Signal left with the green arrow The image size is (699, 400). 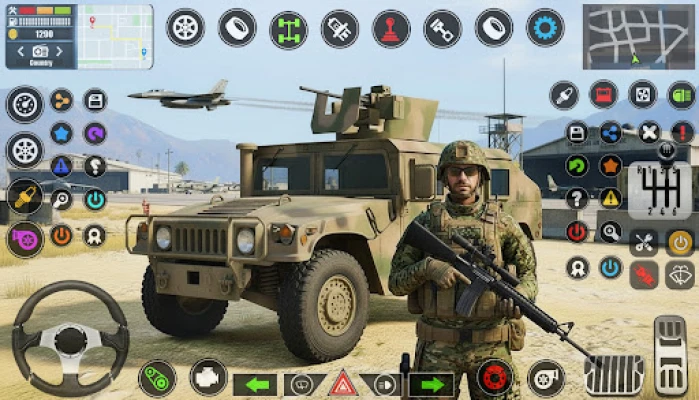(256, 384)
